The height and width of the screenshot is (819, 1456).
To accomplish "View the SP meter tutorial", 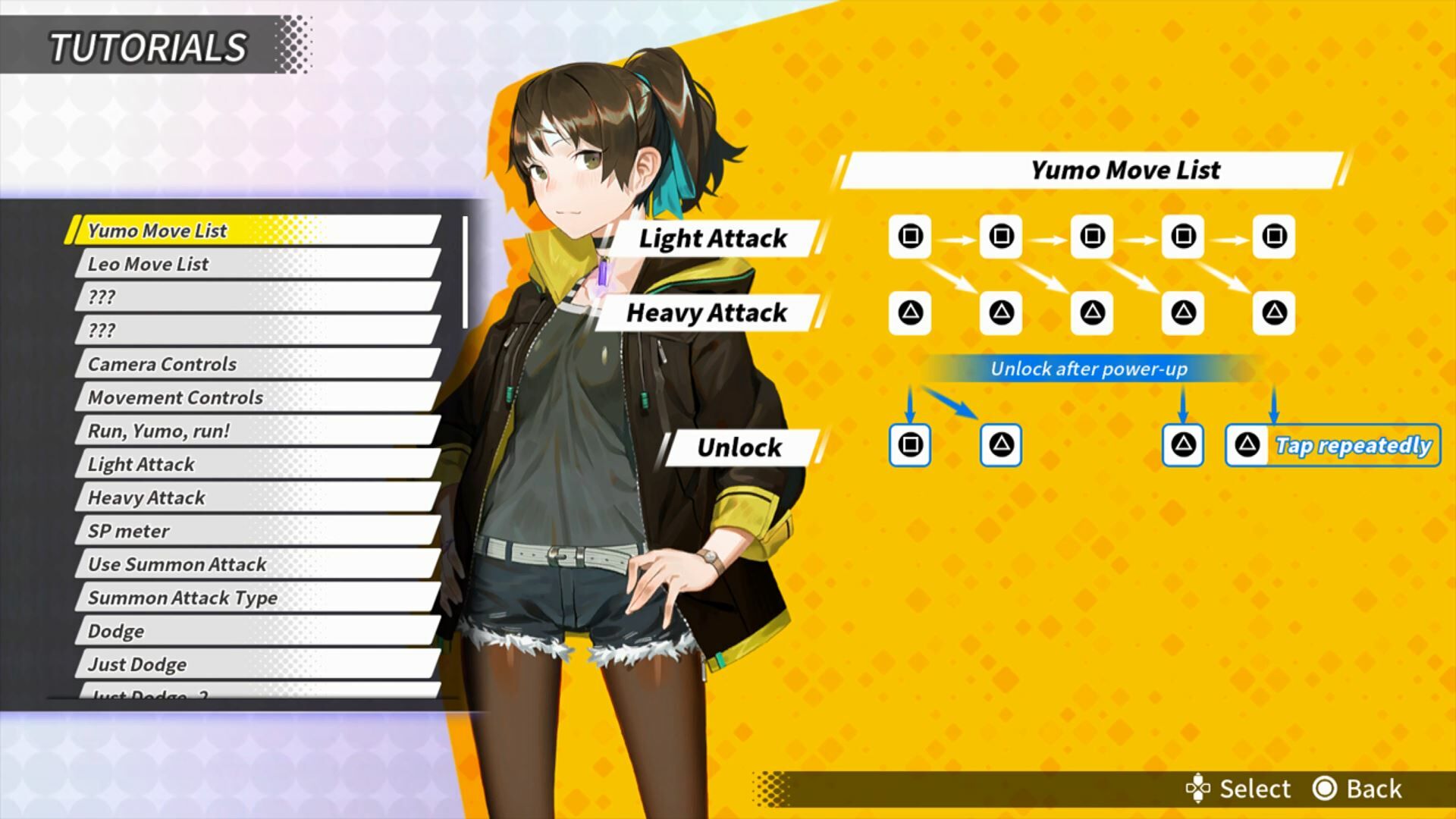I will [256, 531].
